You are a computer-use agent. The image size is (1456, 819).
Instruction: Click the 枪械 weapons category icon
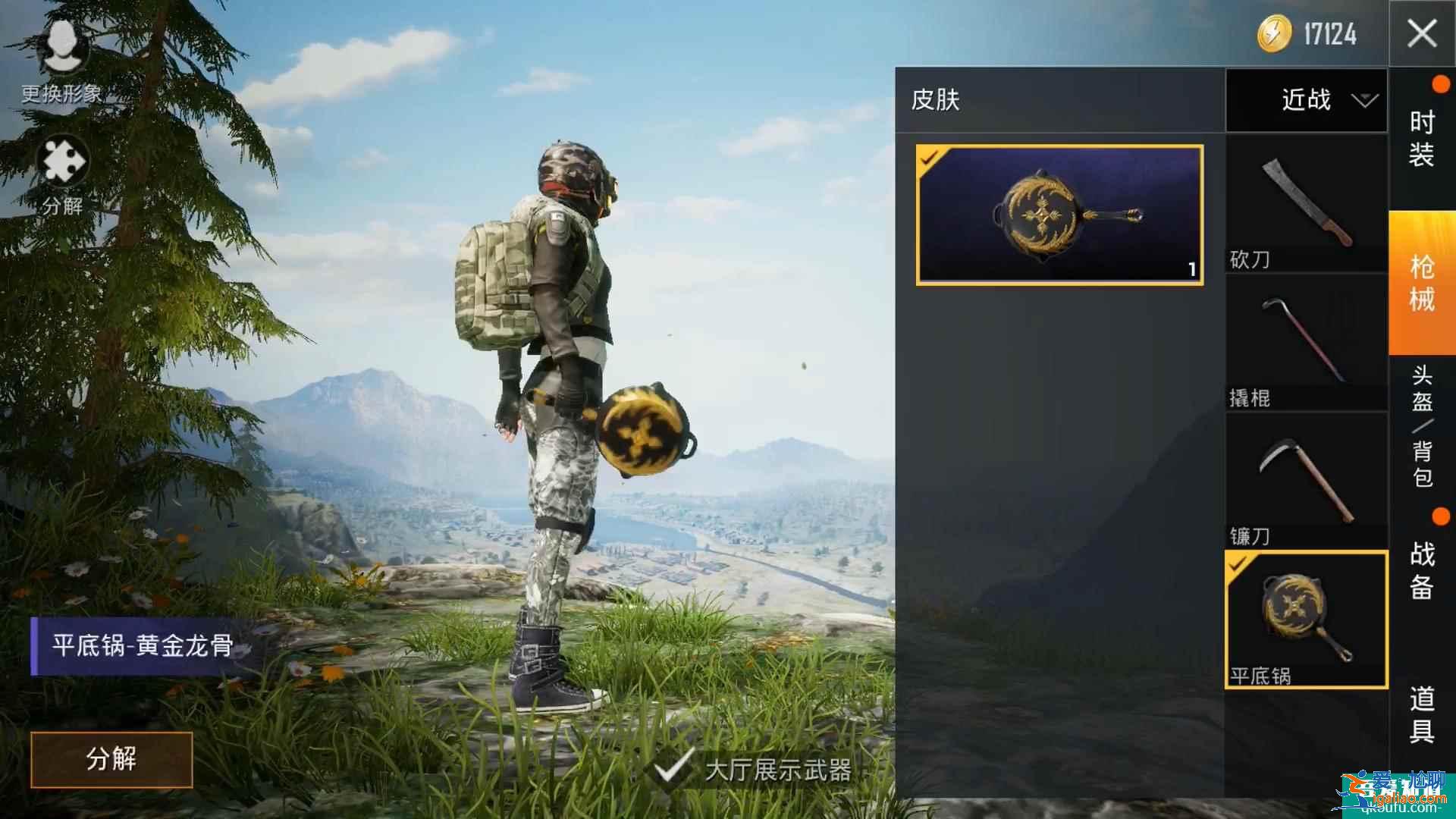[x=1424, y=281]
